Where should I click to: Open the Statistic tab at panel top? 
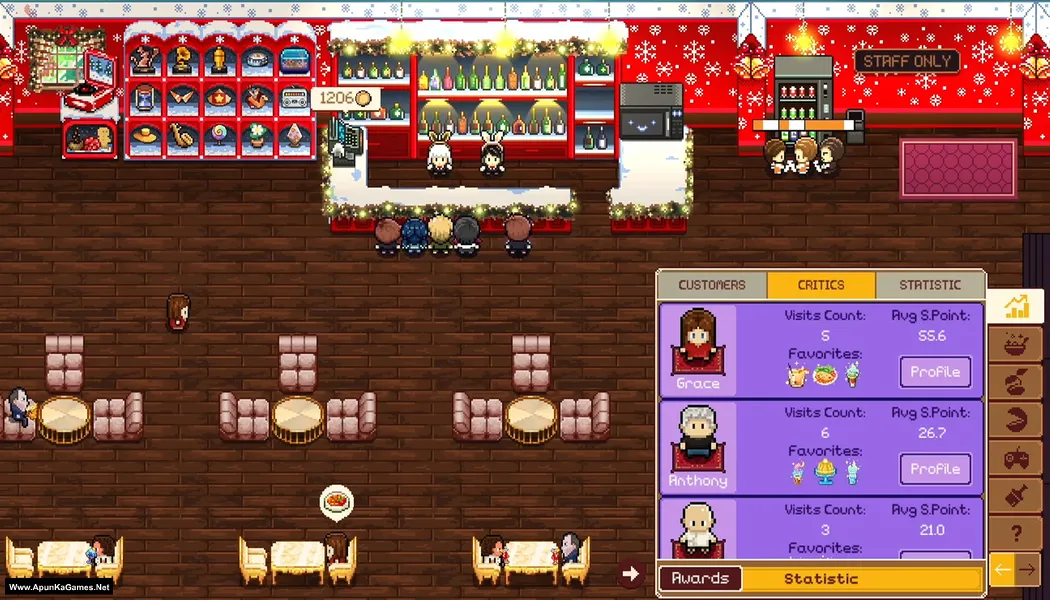coord(929,285)
